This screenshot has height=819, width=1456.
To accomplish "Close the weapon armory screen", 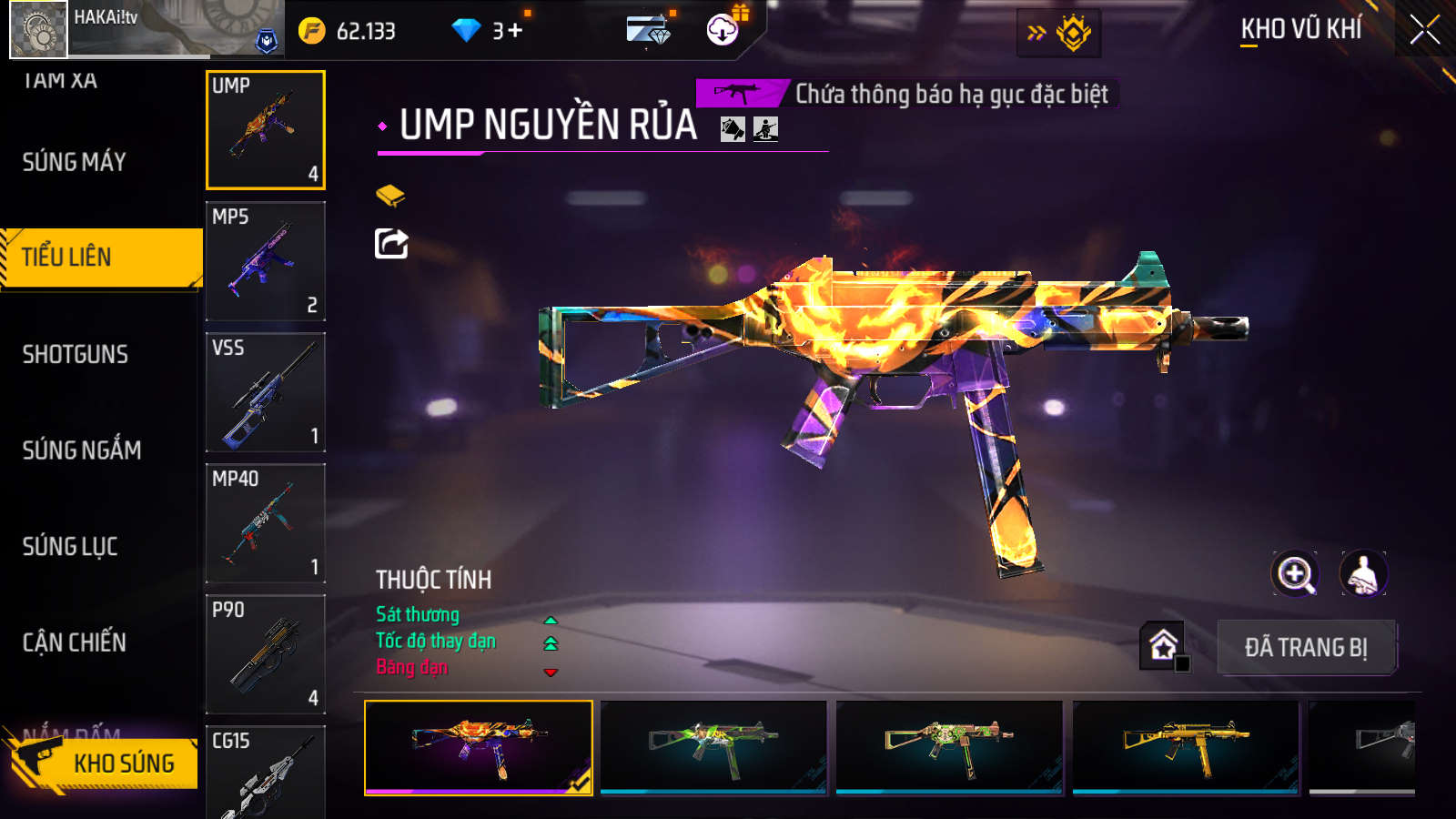I will (x=1424, y=30).
